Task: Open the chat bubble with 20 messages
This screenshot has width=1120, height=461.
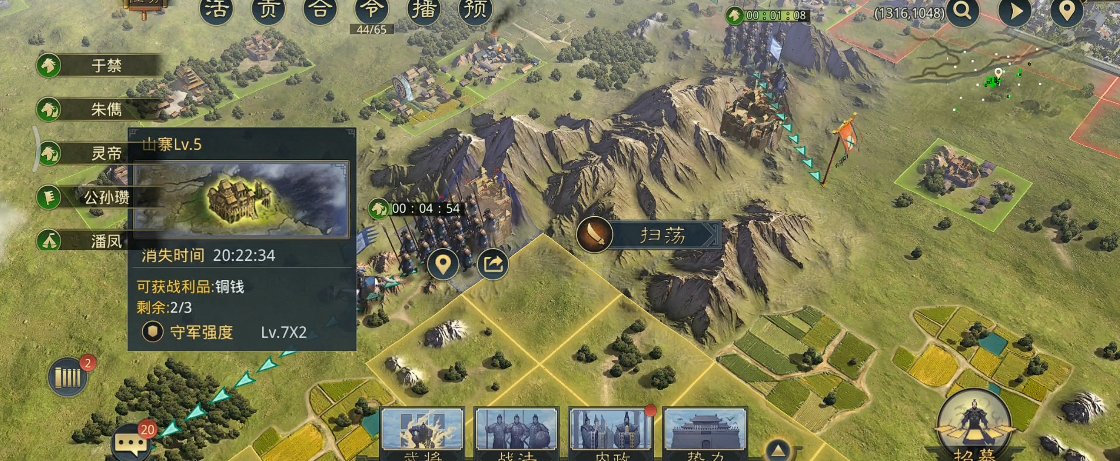Action: point(130,442)
